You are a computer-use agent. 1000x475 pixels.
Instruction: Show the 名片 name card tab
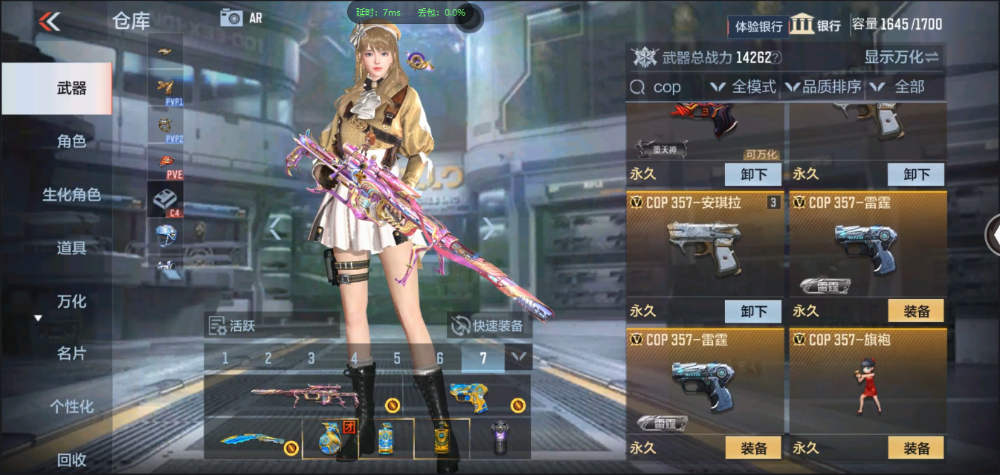click(70, 353)
